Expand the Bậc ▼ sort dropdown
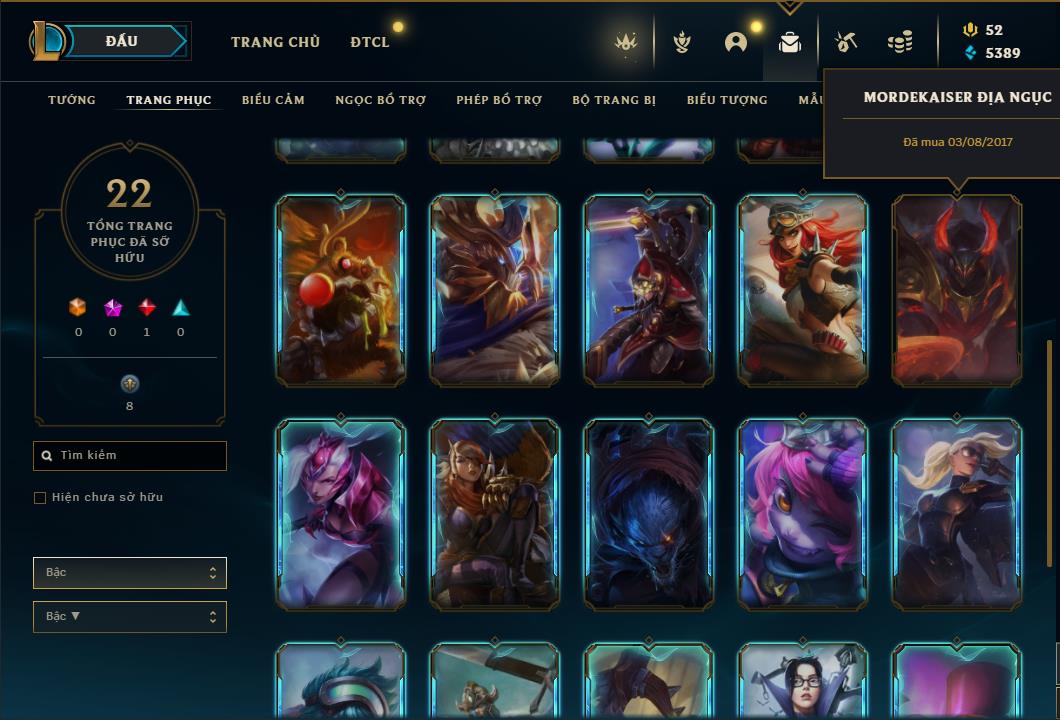This screenshot has width=1060, height=720. (129, 617)
